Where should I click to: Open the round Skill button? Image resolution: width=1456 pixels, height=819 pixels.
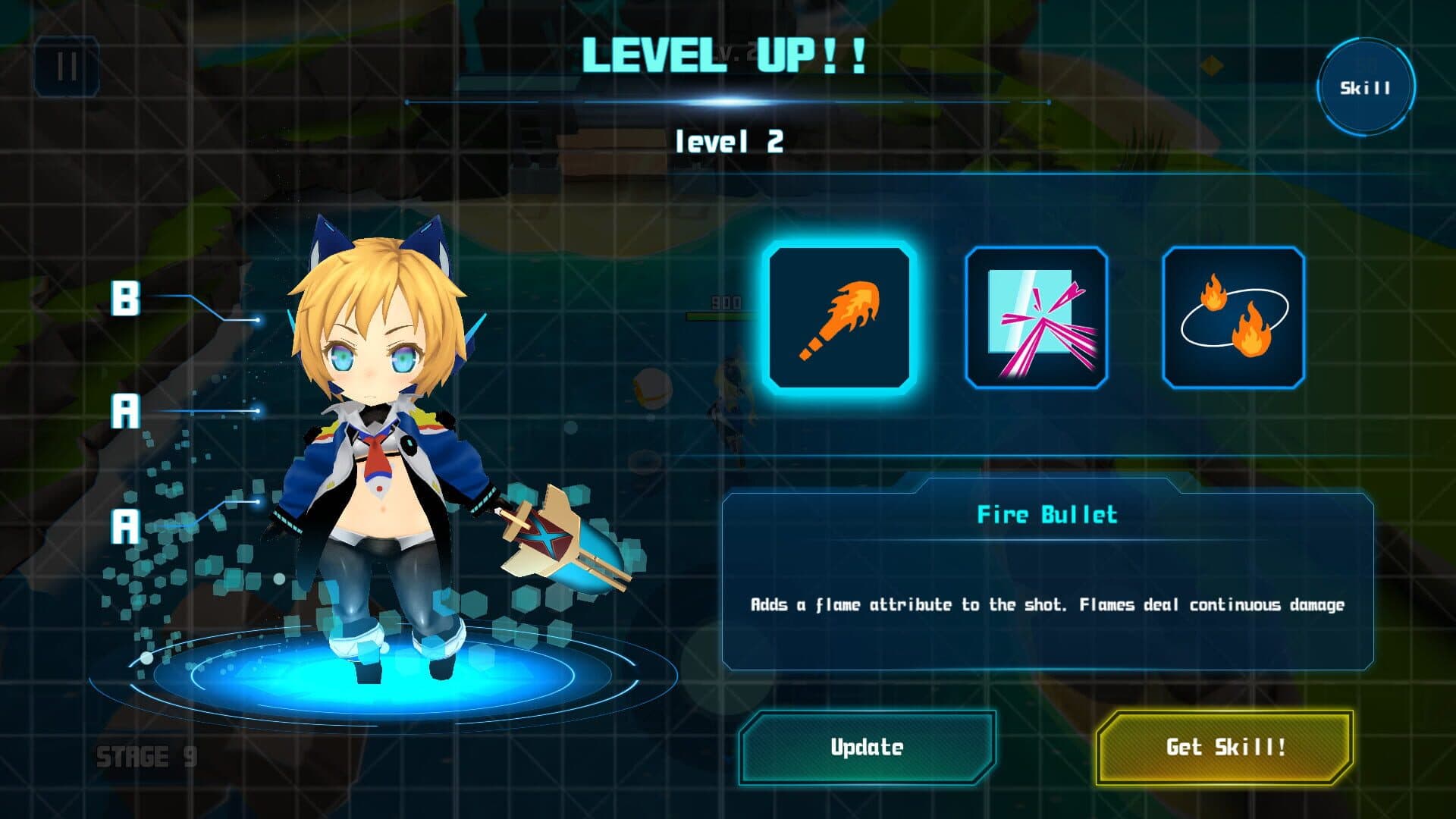[1365, 88]
